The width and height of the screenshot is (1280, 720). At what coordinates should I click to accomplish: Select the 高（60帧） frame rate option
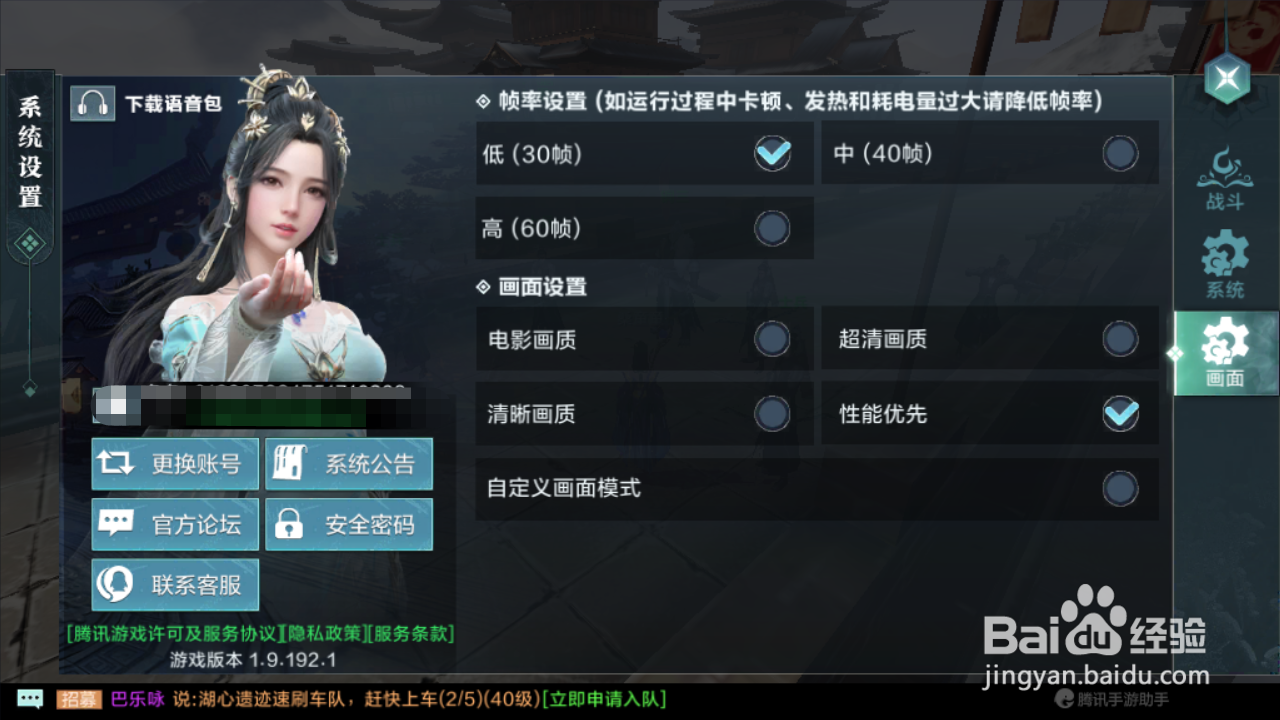tap(771, 228)
